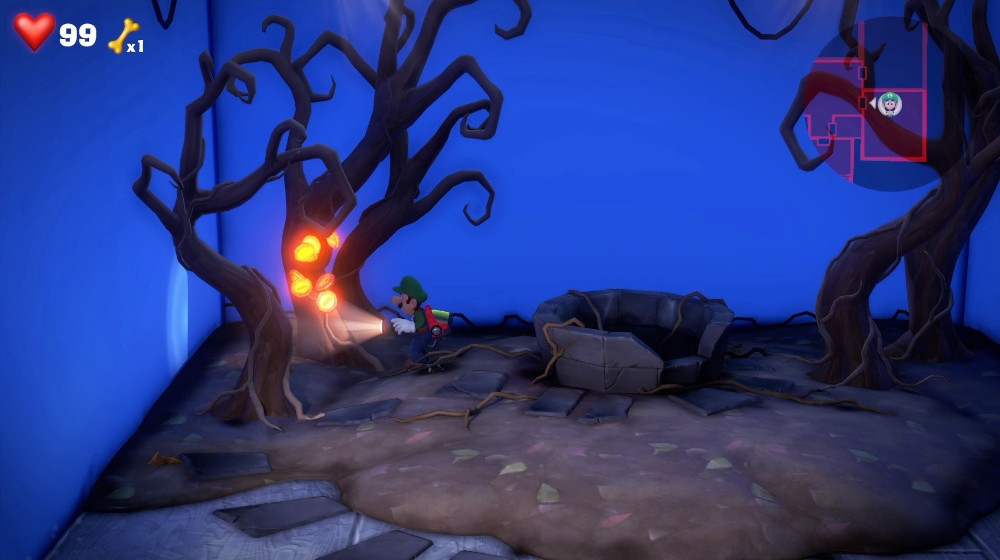This screenshot has height=560, width=1000.
Task: Click Luigi's marker on the minimap
Action: coord(889,103)
